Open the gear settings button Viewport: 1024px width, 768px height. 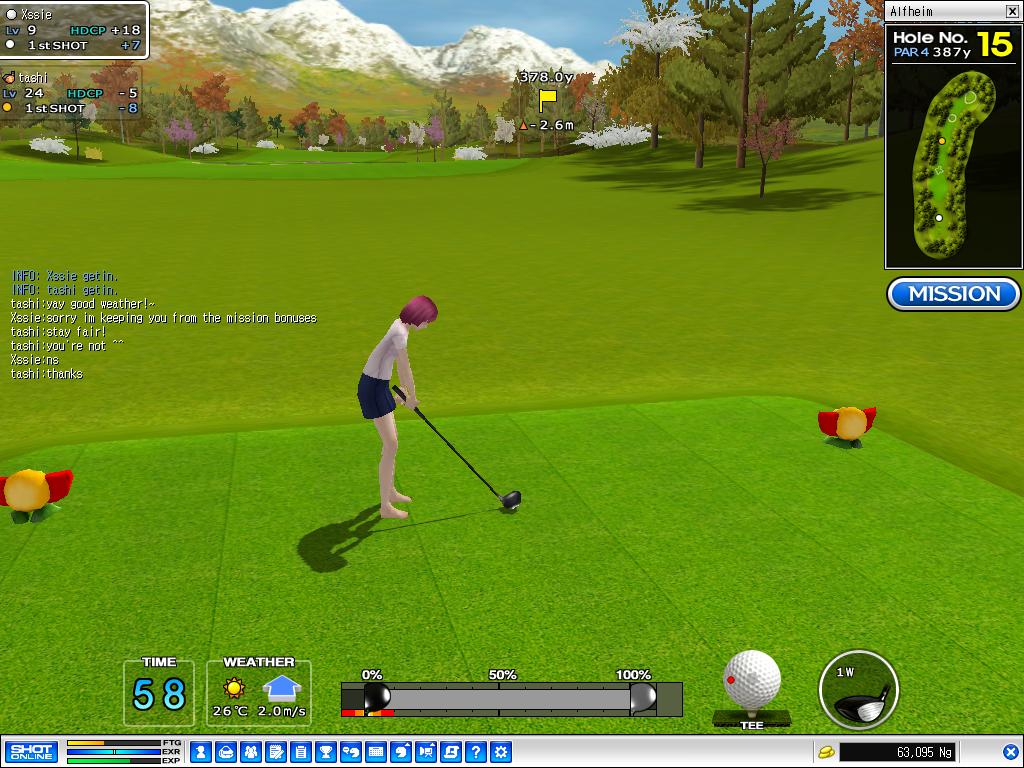tap(501, 751)
